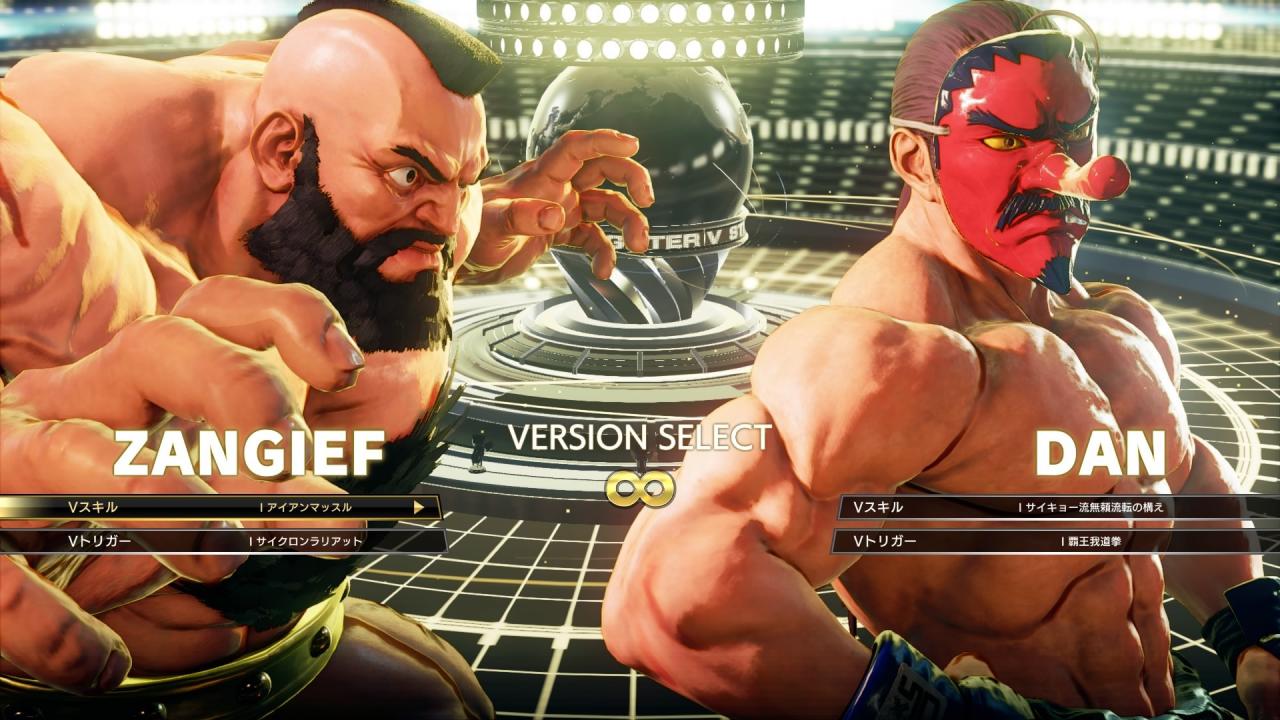Select Zangief's Vトリガー row (サイクロンラリアット)
1280x720 pixels.
point(220,541)
